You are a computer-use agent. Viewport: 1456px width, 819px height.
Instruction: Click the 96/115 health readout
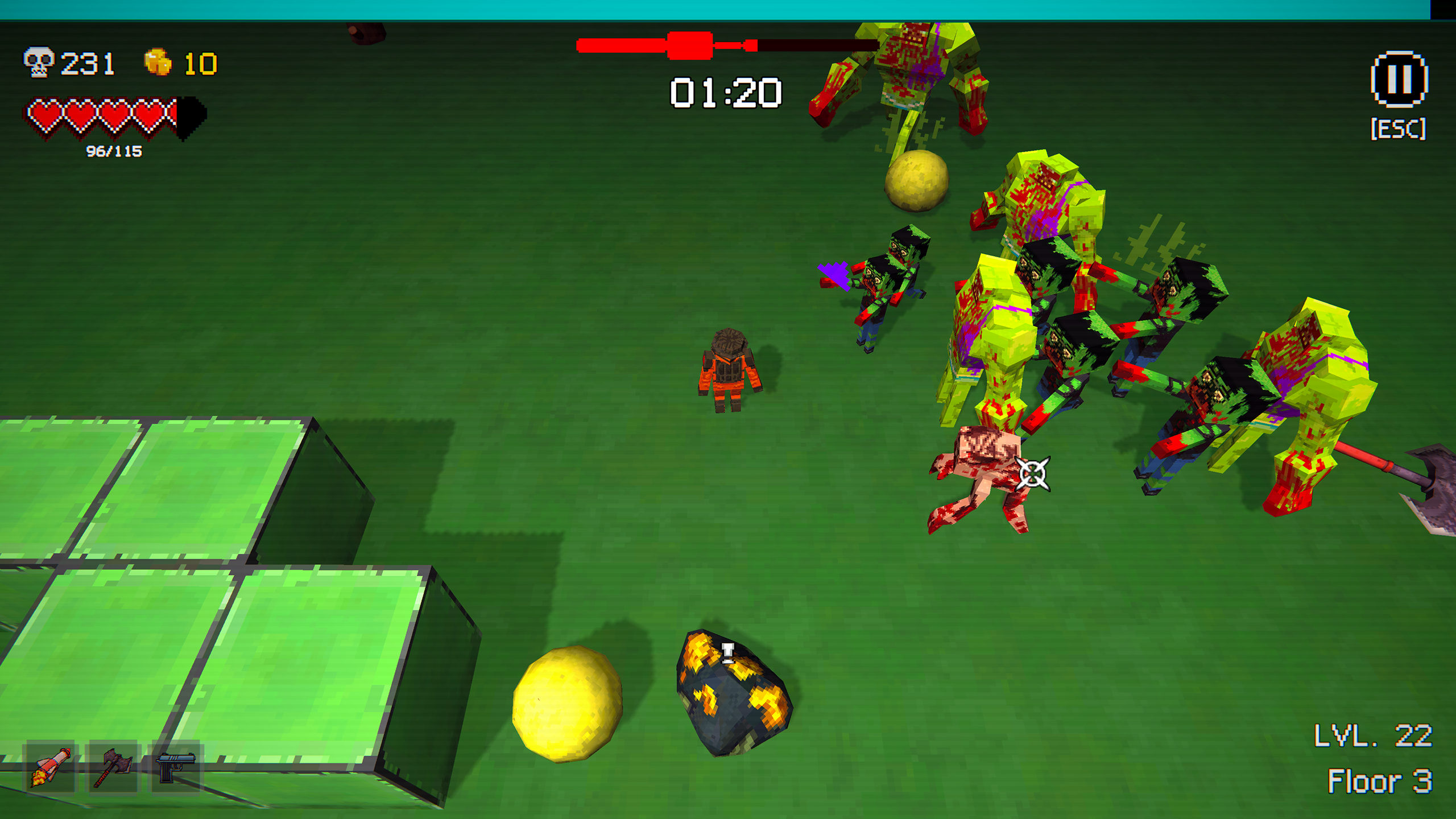click(114, 152)
